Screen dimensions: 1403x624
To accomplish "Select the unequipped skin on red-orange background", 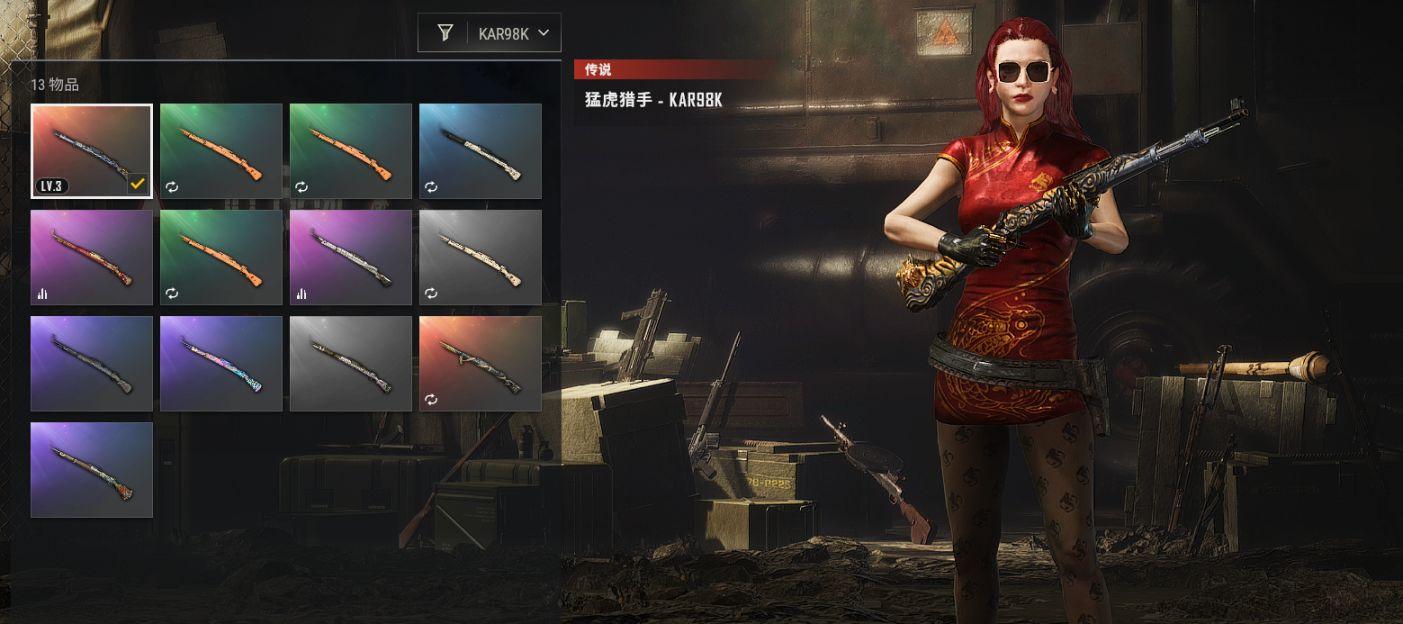I will pos(480,363).
